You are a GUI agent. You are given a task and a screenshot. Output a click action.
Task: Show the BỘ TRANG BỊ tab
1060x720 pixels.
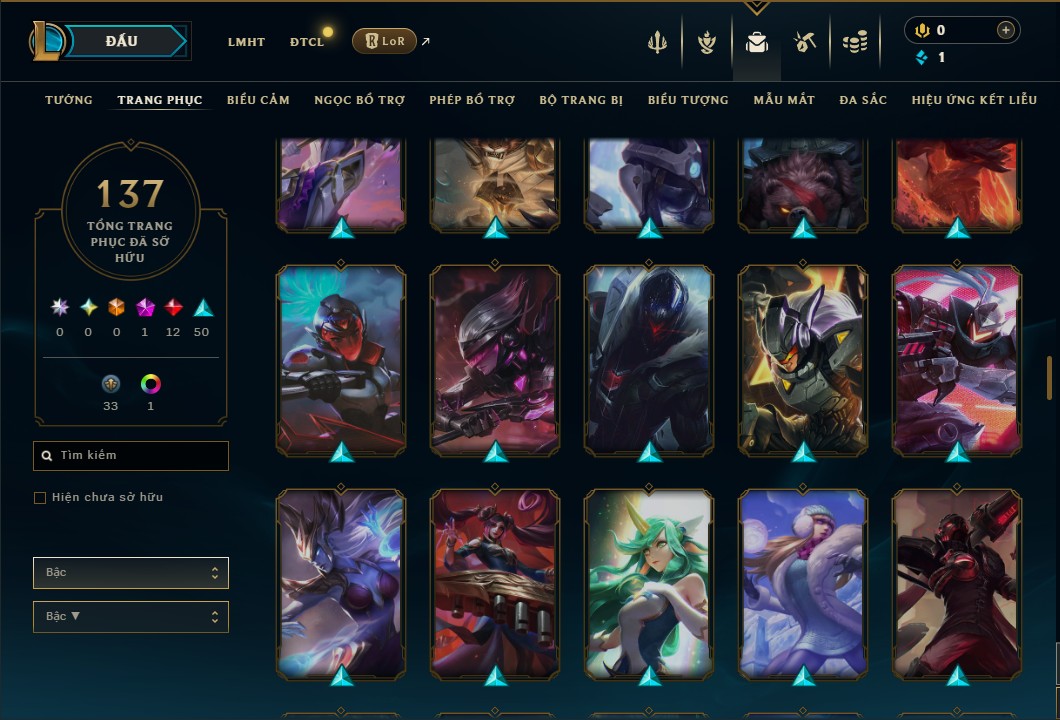click(581, 100)
